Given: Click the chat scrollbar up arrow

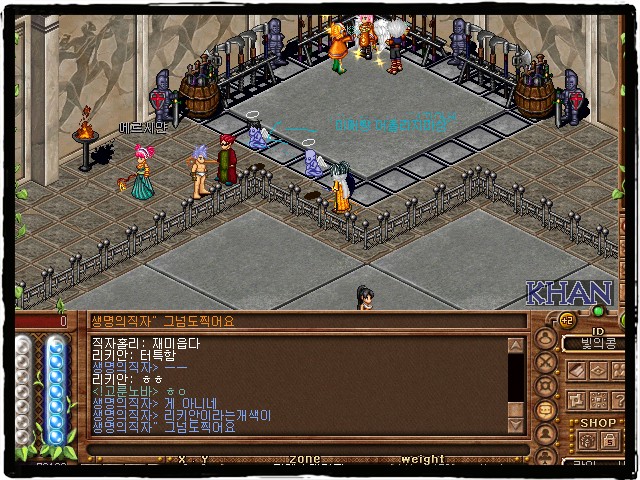Looking at the screenshot, I should (516, 346).
